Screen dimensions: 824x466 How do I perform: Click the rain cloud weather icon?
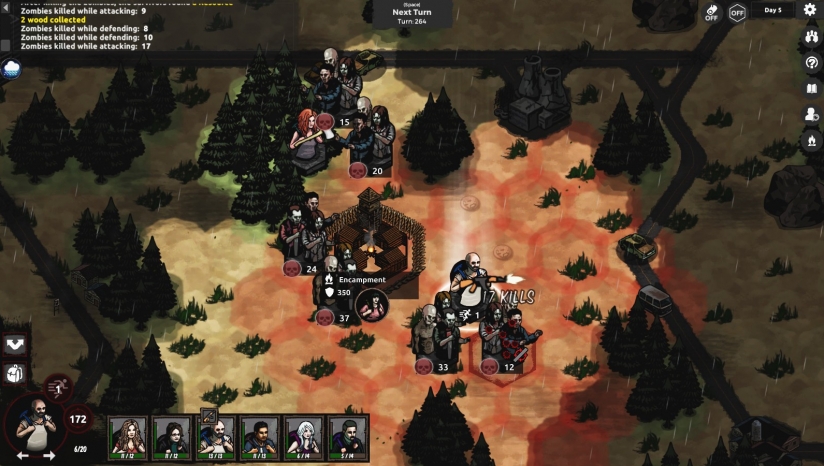12,68
